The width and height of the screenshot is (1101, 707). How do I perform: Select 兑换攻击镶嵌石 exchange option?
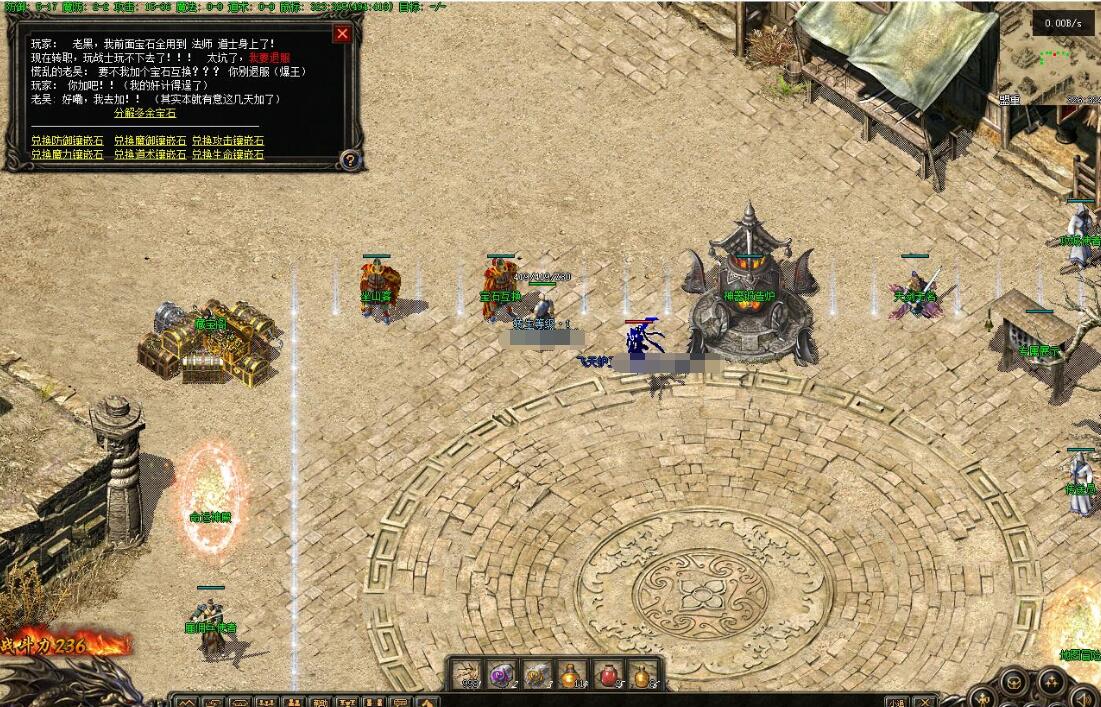tap(228, 141)
